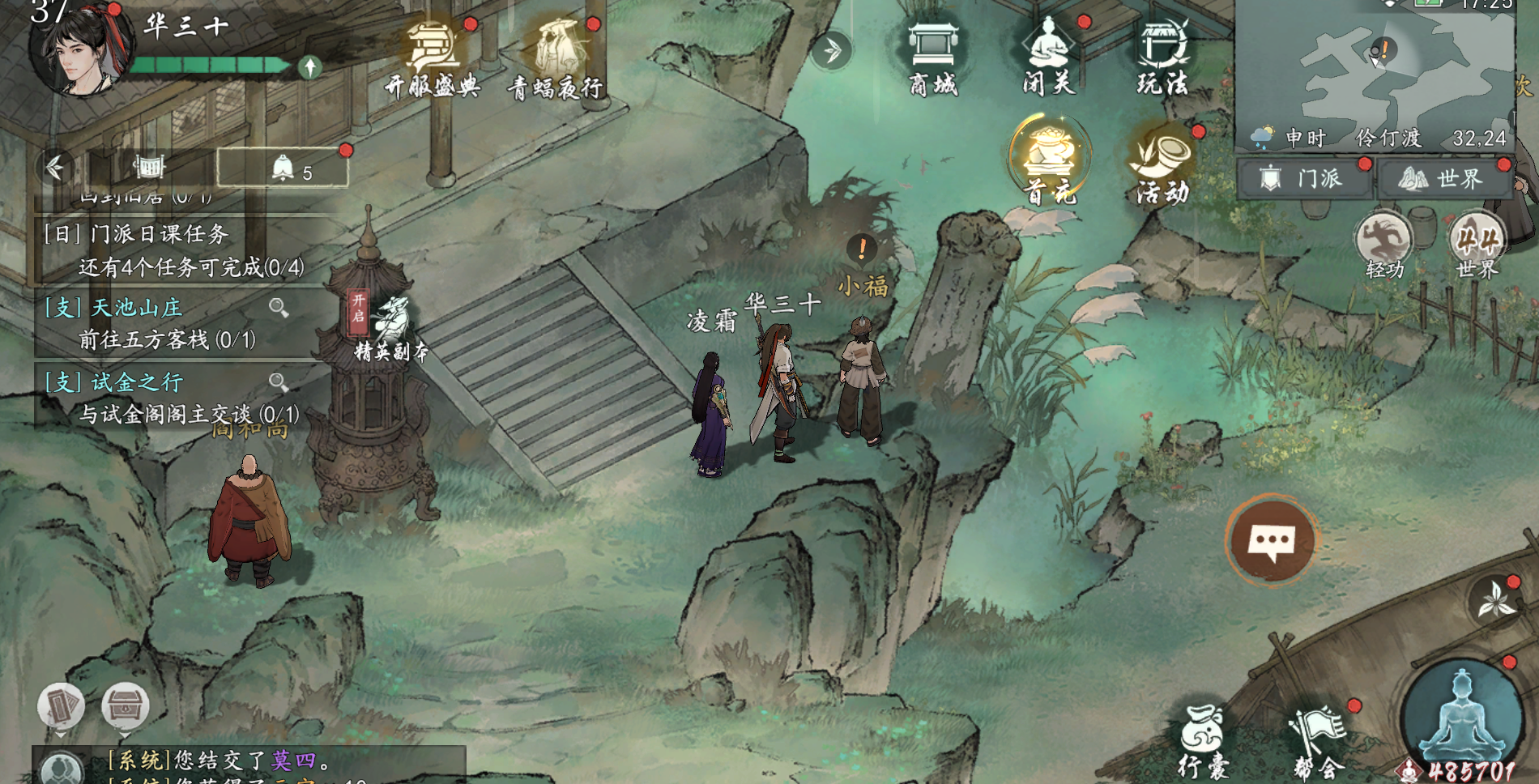Open the 商城 shop
The width and height of the screenshot is (1539, 784).
pyautogui.click(x=933, y=57)
